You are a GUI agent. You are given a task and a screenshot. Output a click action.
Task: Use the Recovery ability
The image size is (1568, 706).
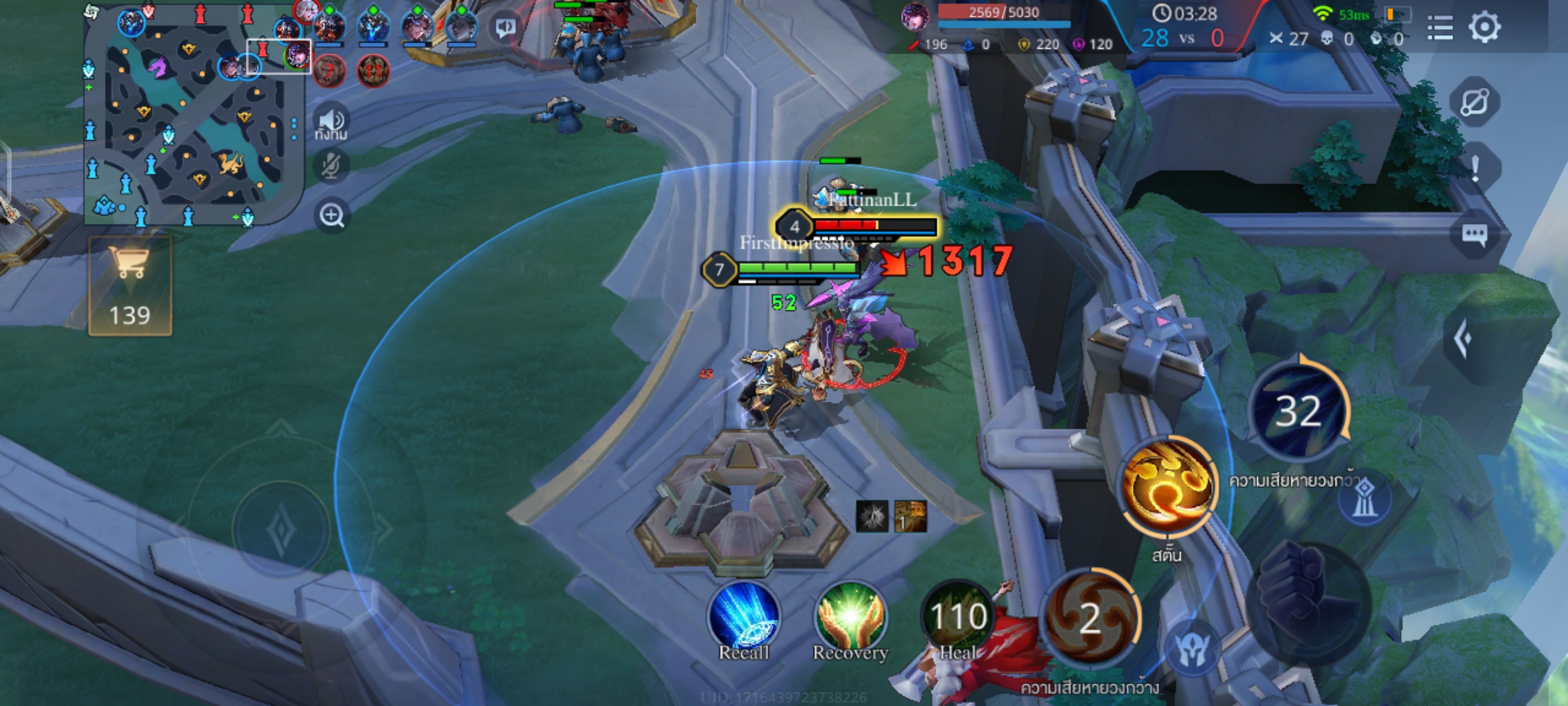click(850, 616)
